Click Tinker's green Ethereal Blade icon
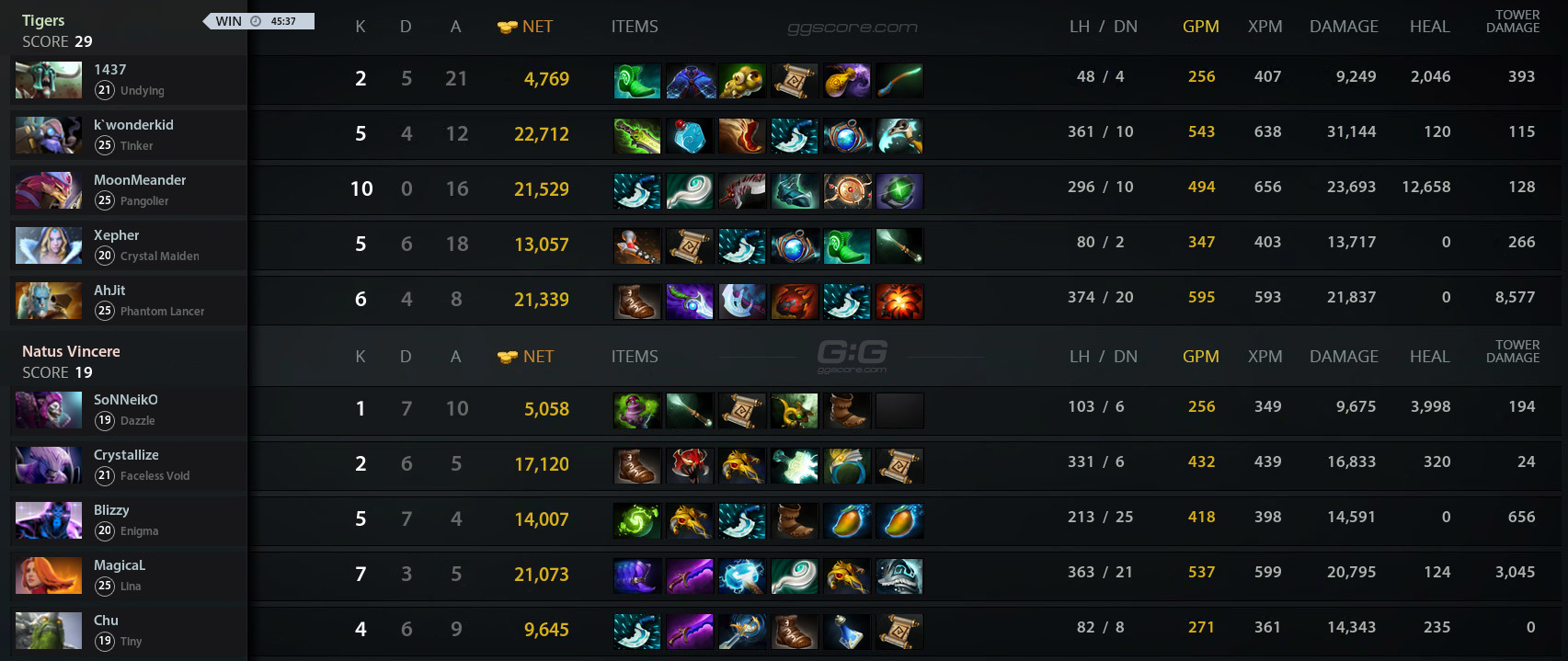1568x661 pixels. (x=636, y=136)
